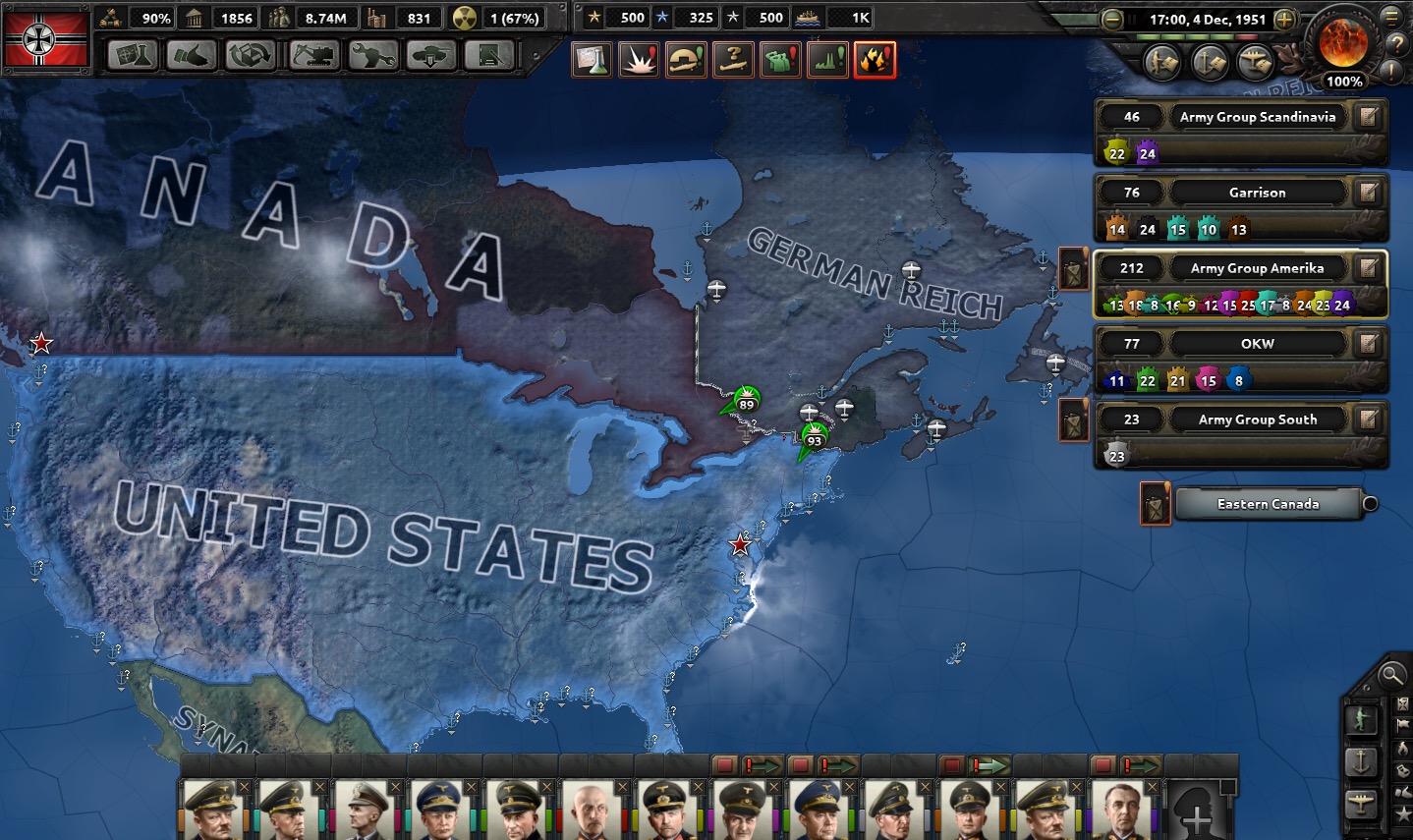Add a new general with plus silhouette
The height and width of the screenshot is (840, 1413).
[1196, 813]
